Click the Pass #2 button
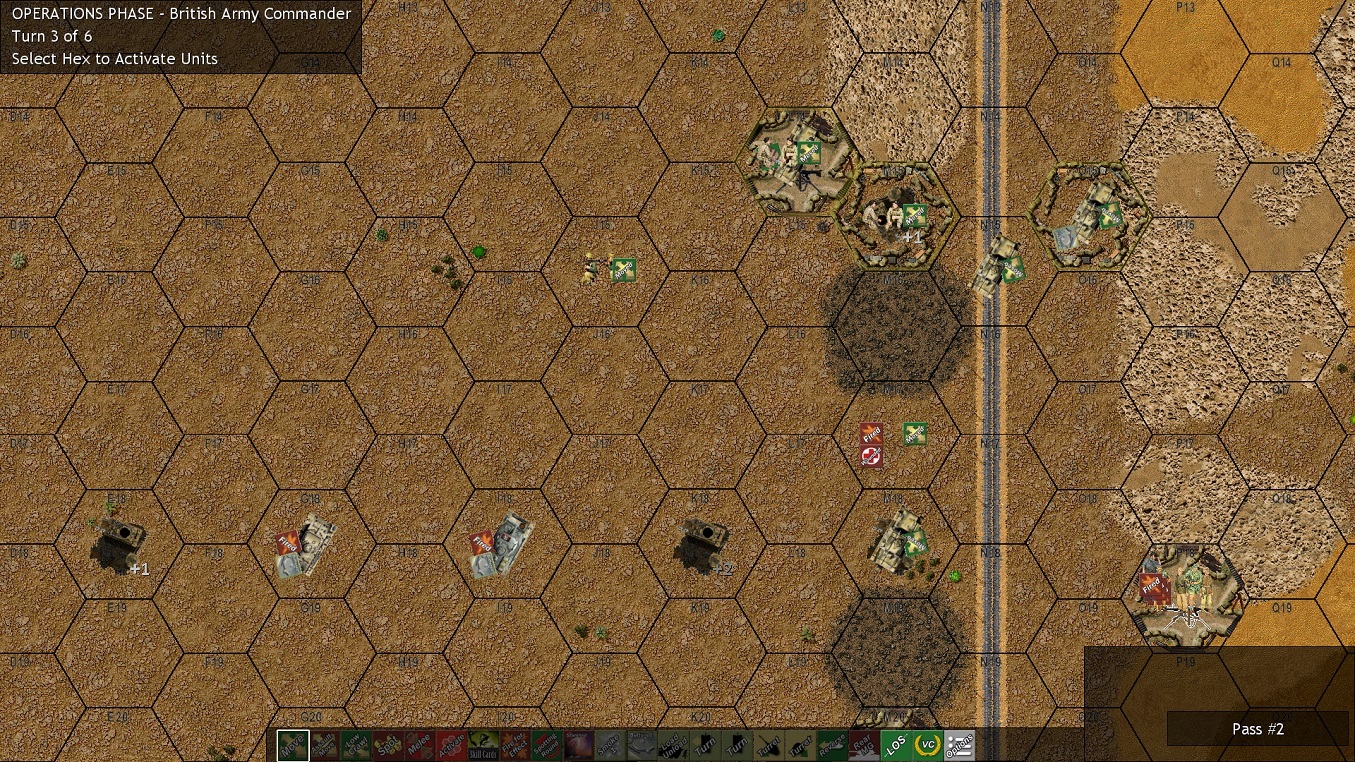 click(1257, 729)
